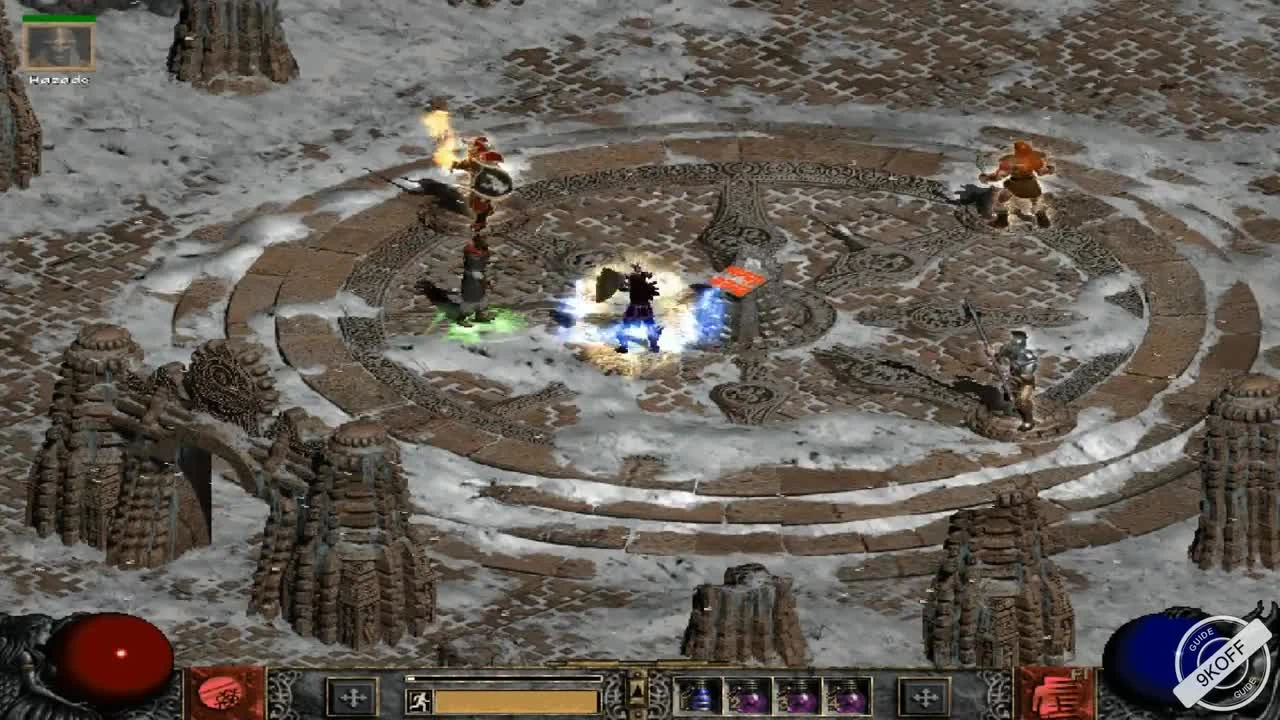Use the purple potion in third belt slot
Screen dimensions: 1280x720
(796, 697)
